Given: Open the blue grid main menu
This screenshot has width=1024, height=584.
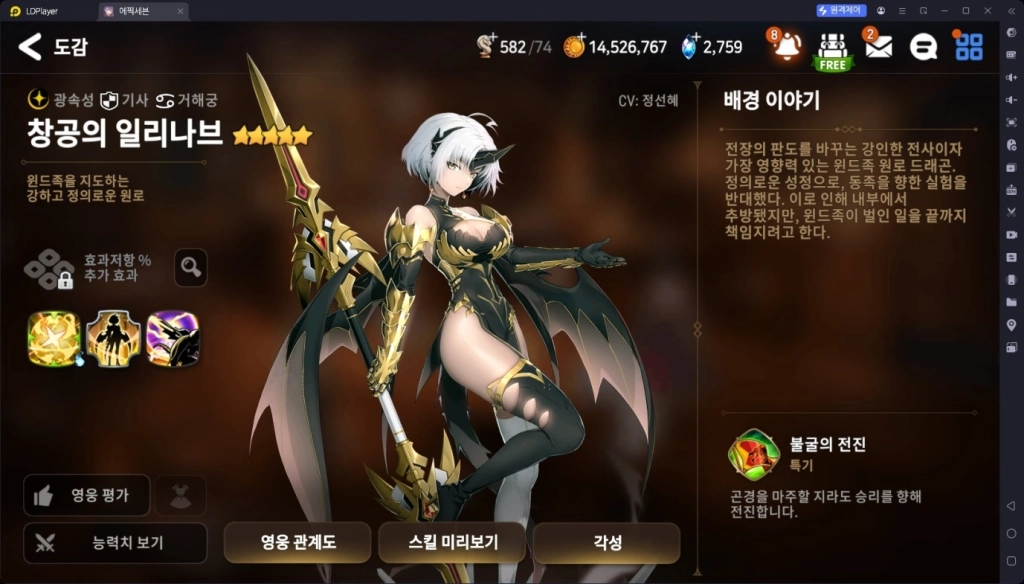Looking at the screenshot, I should (x=968, y=47).
